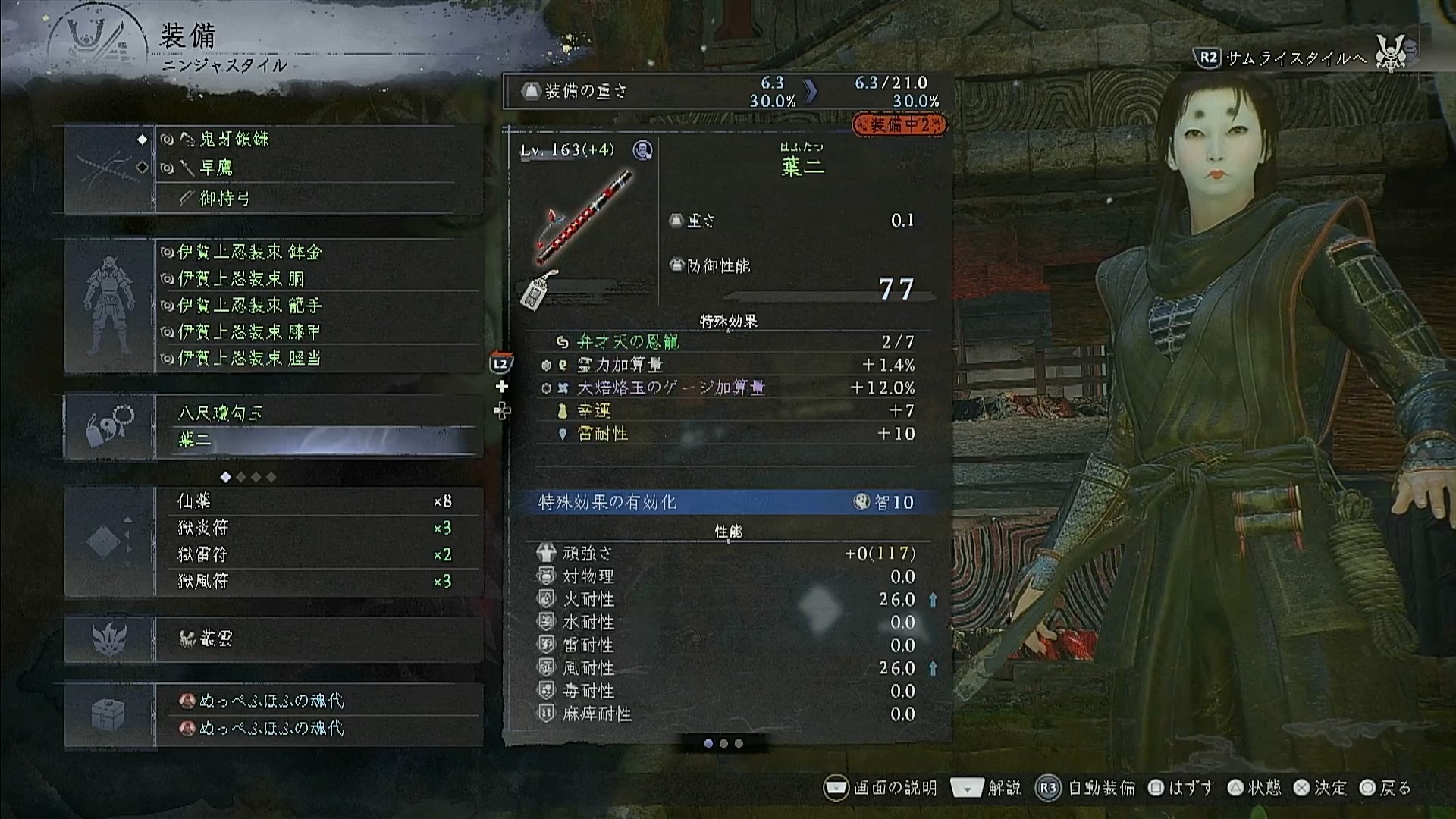Open the 伊賀上忍装束 鉢金 head armor slot
This screenshot has width=1456, height=819.
[x=318, y=252]
